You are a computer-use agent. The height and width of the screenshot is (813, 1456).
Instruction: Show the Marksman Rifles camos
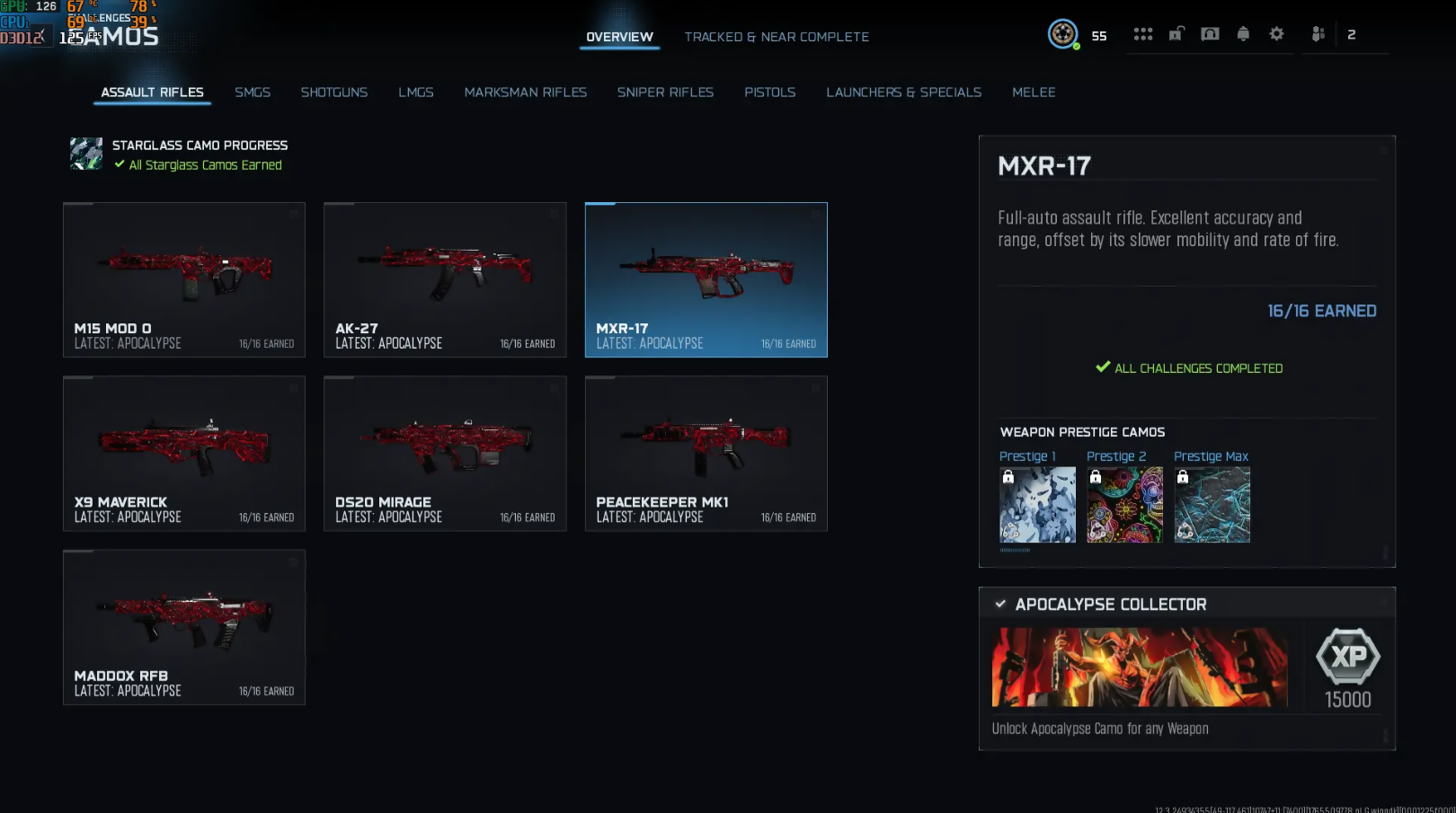point(526,93)
